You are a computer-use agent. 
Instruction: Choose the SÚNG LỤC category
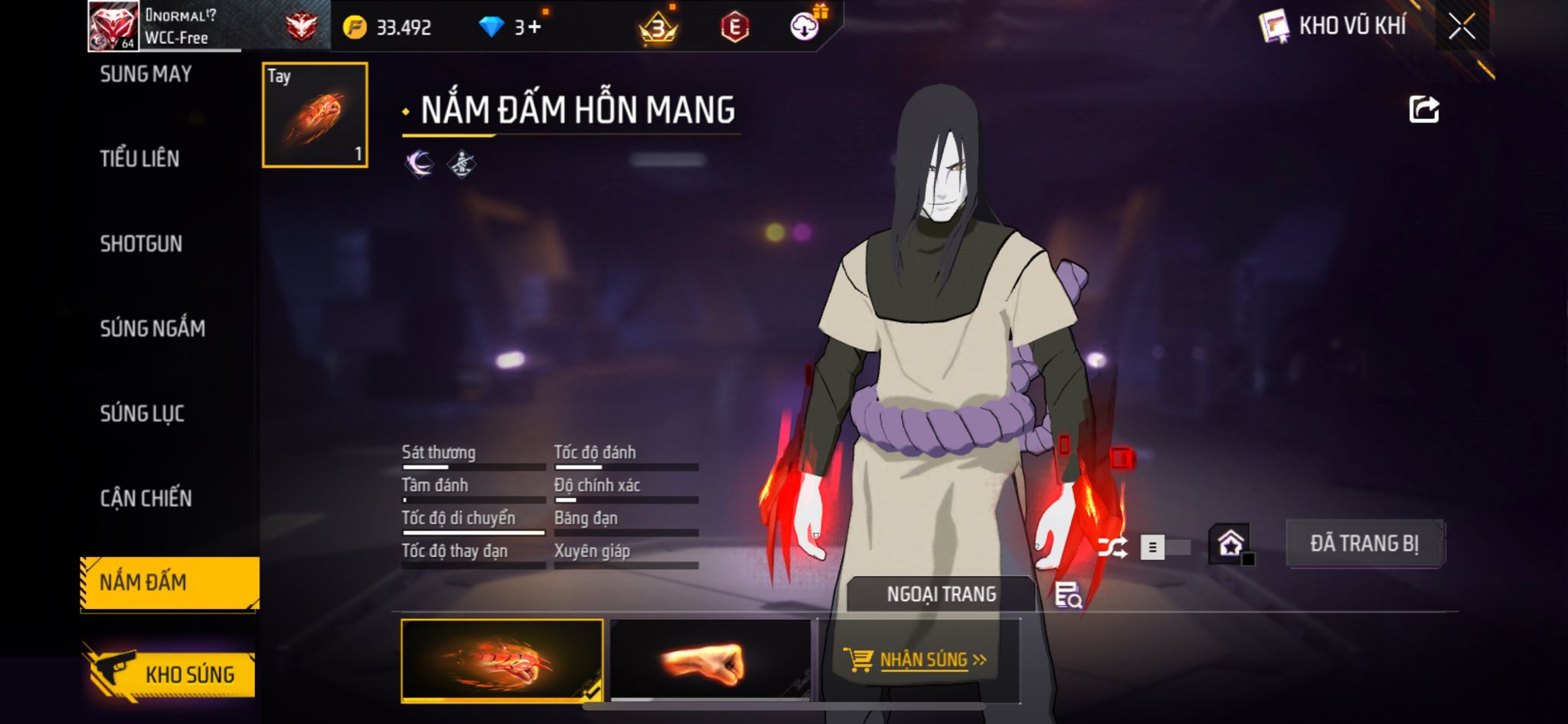click(x=142, y=414)
